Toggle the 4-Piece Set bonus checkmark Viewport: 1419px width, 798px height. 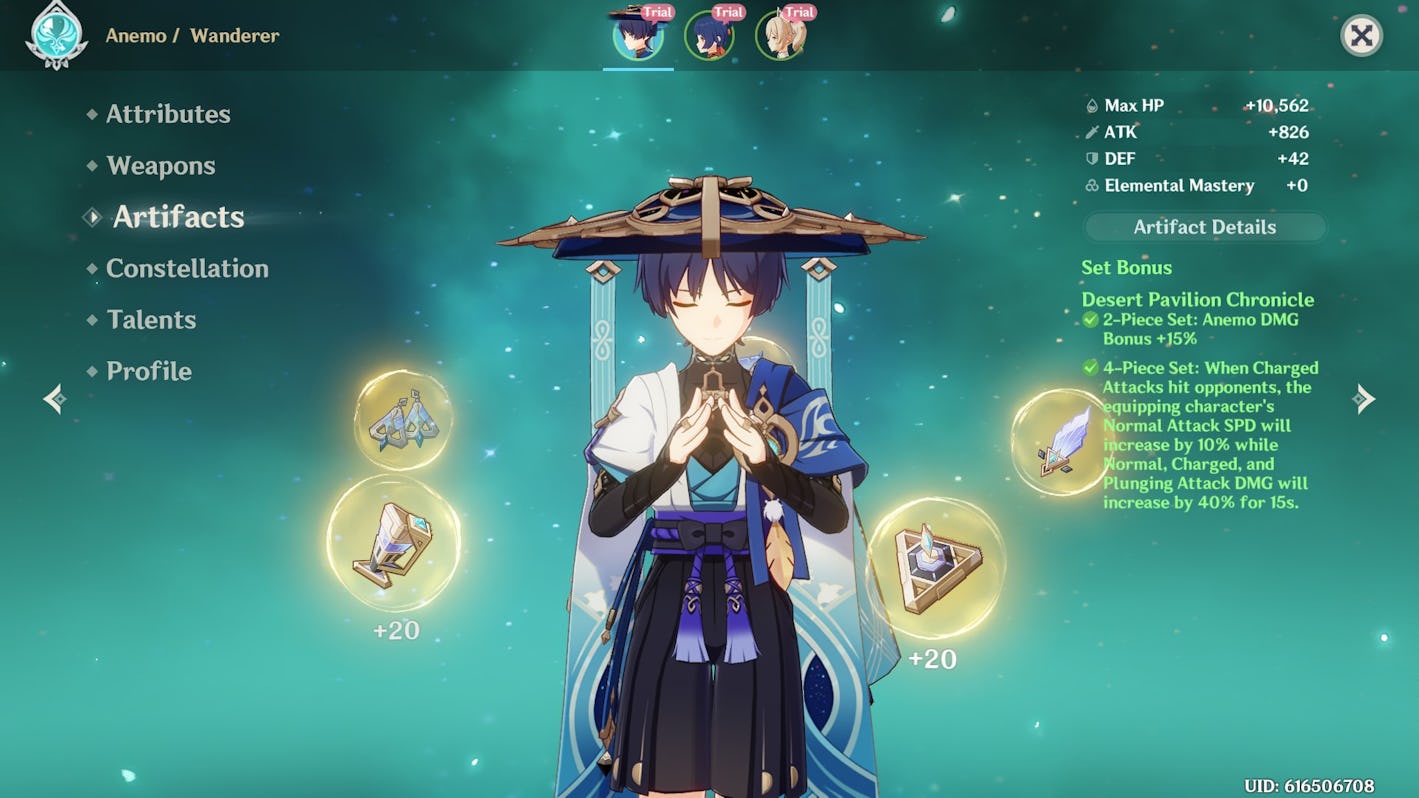tap(1091, 368)
